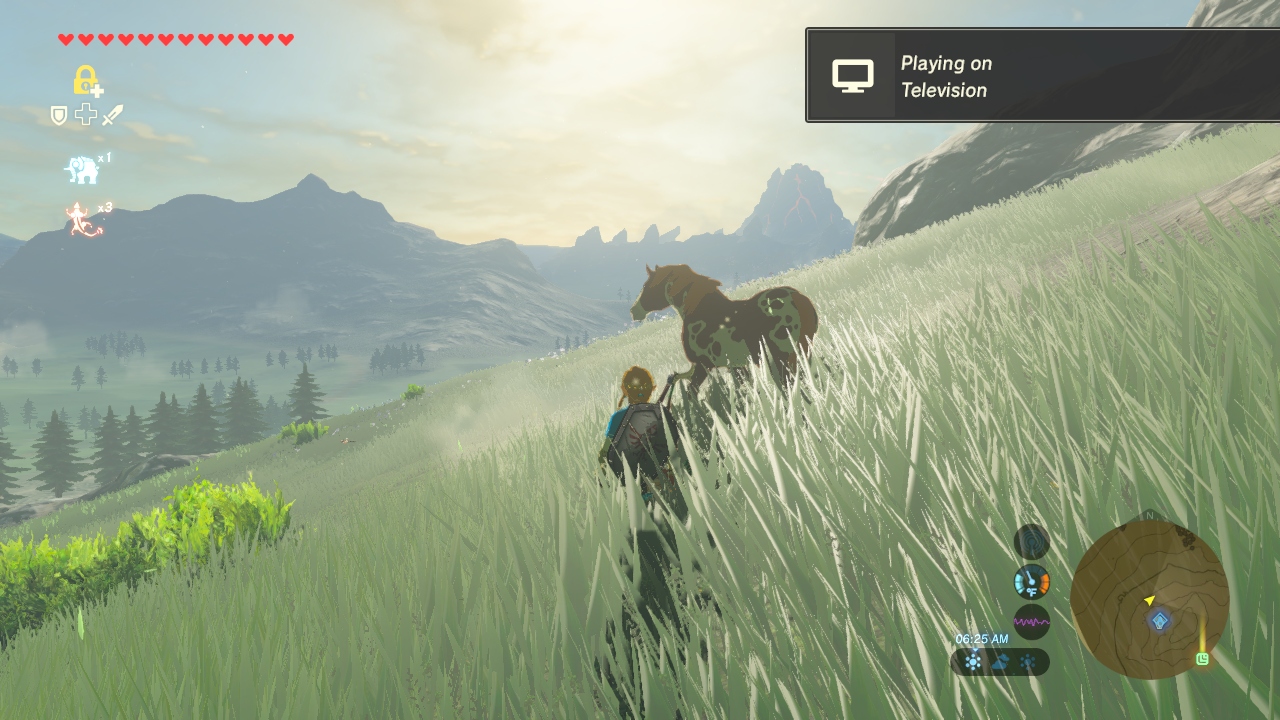Click the temperature gauge icon
Screen dimensions: 1280x720
point(1031,581)
